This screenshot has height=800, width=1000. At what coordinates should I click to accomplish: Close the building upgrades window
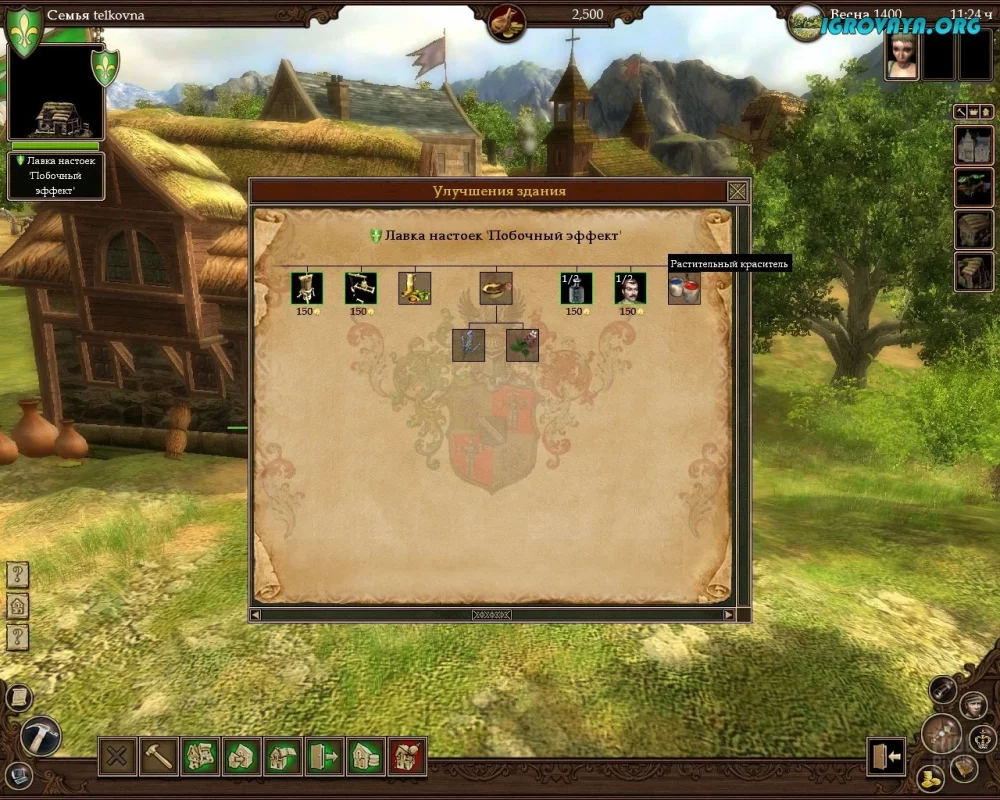737,191
